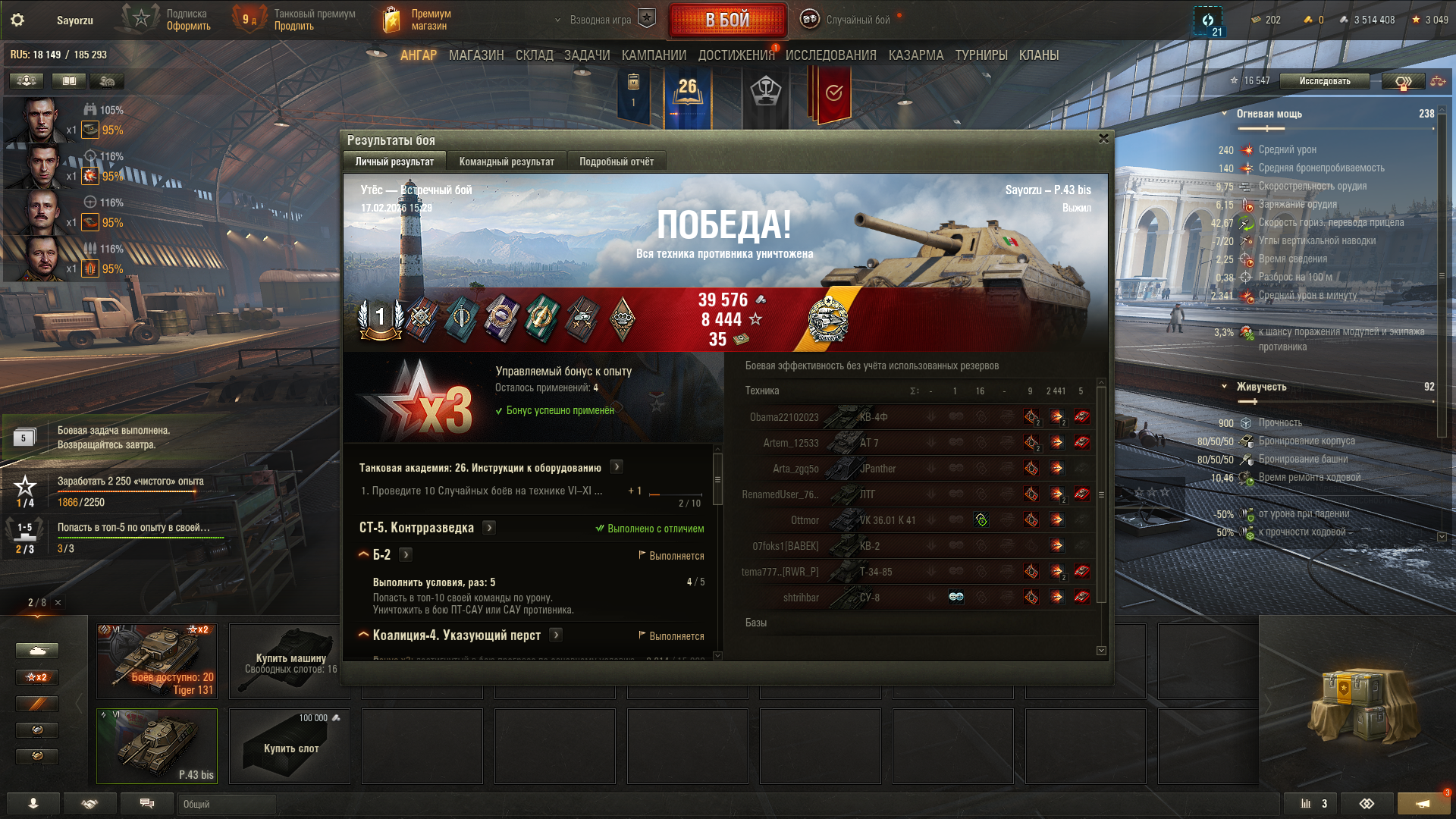The width and height of the screenshot is (1456, 819).
Task: Open the Подробный отчёт tab
Action: coord(617,162)
